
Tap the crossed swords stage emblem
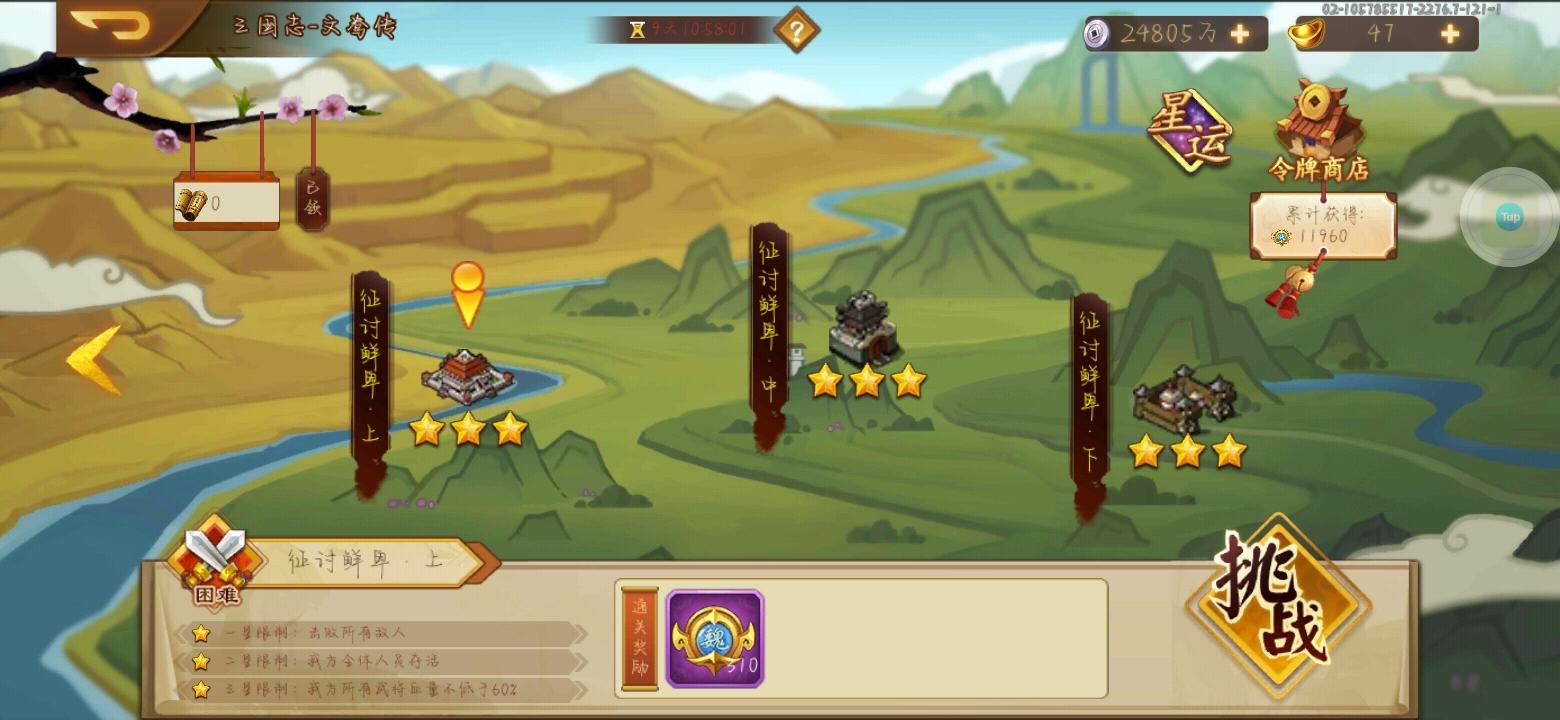(x=216, y=553)
